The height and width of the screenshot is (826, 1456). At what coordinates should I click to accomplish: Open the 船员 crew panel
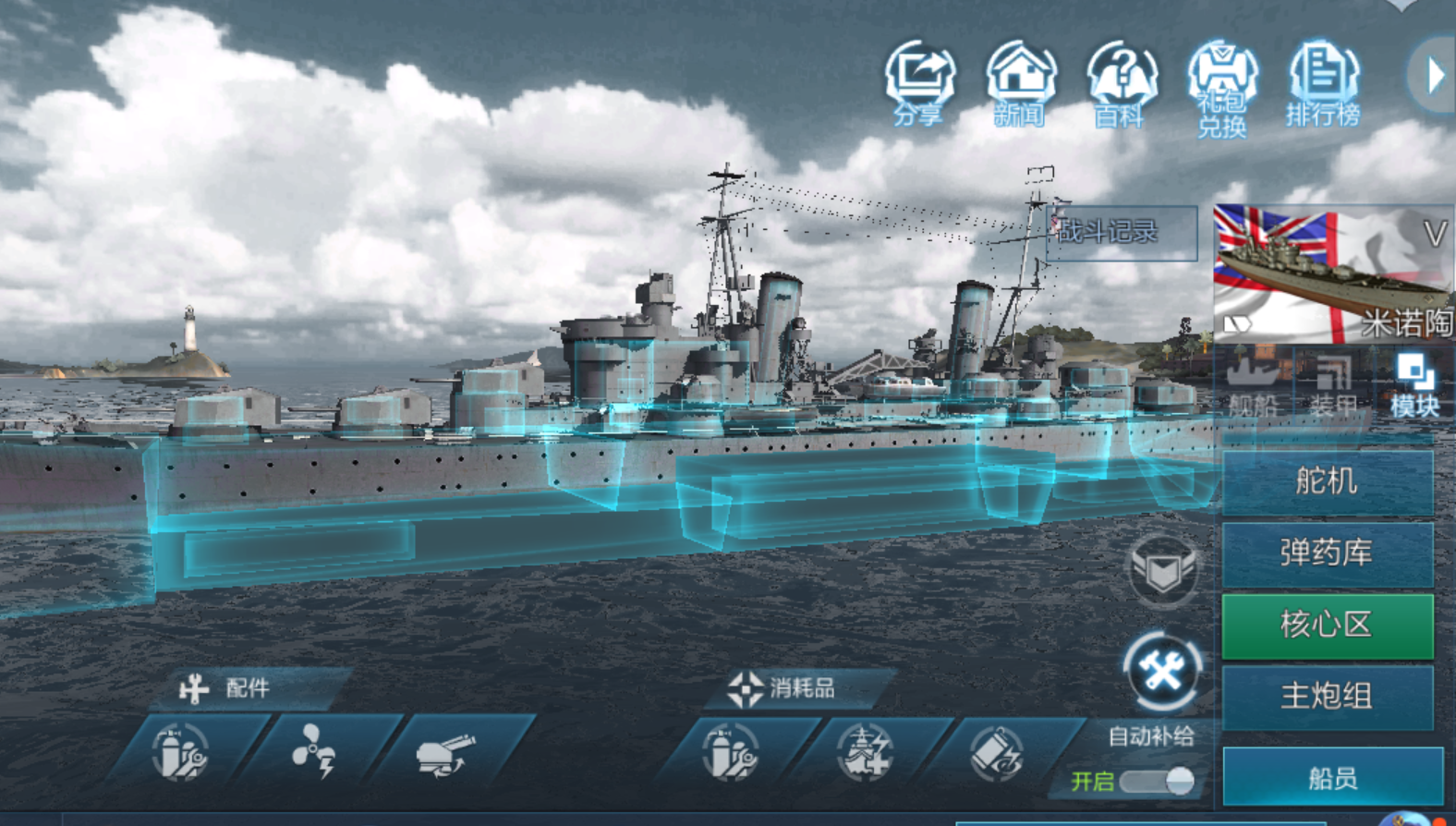tap(1332, 778)
